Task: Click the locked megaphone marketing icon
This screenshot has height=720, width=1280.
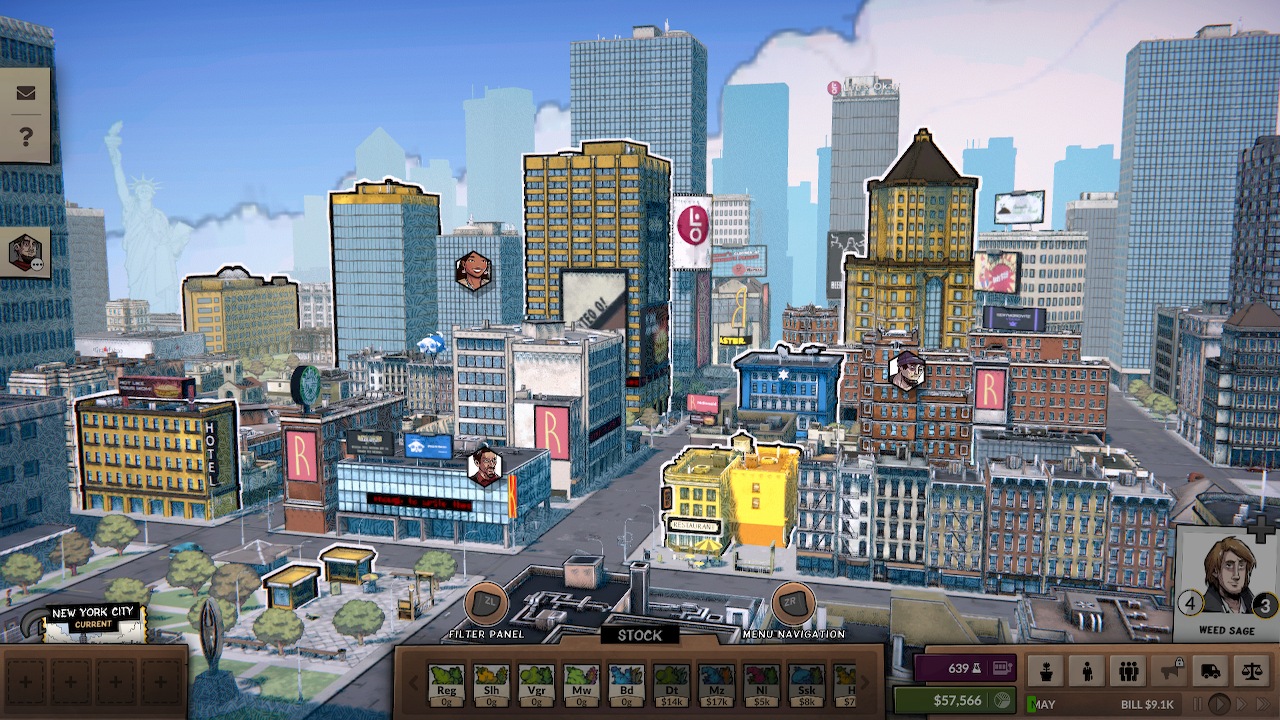Action: tap(1170, 671)
